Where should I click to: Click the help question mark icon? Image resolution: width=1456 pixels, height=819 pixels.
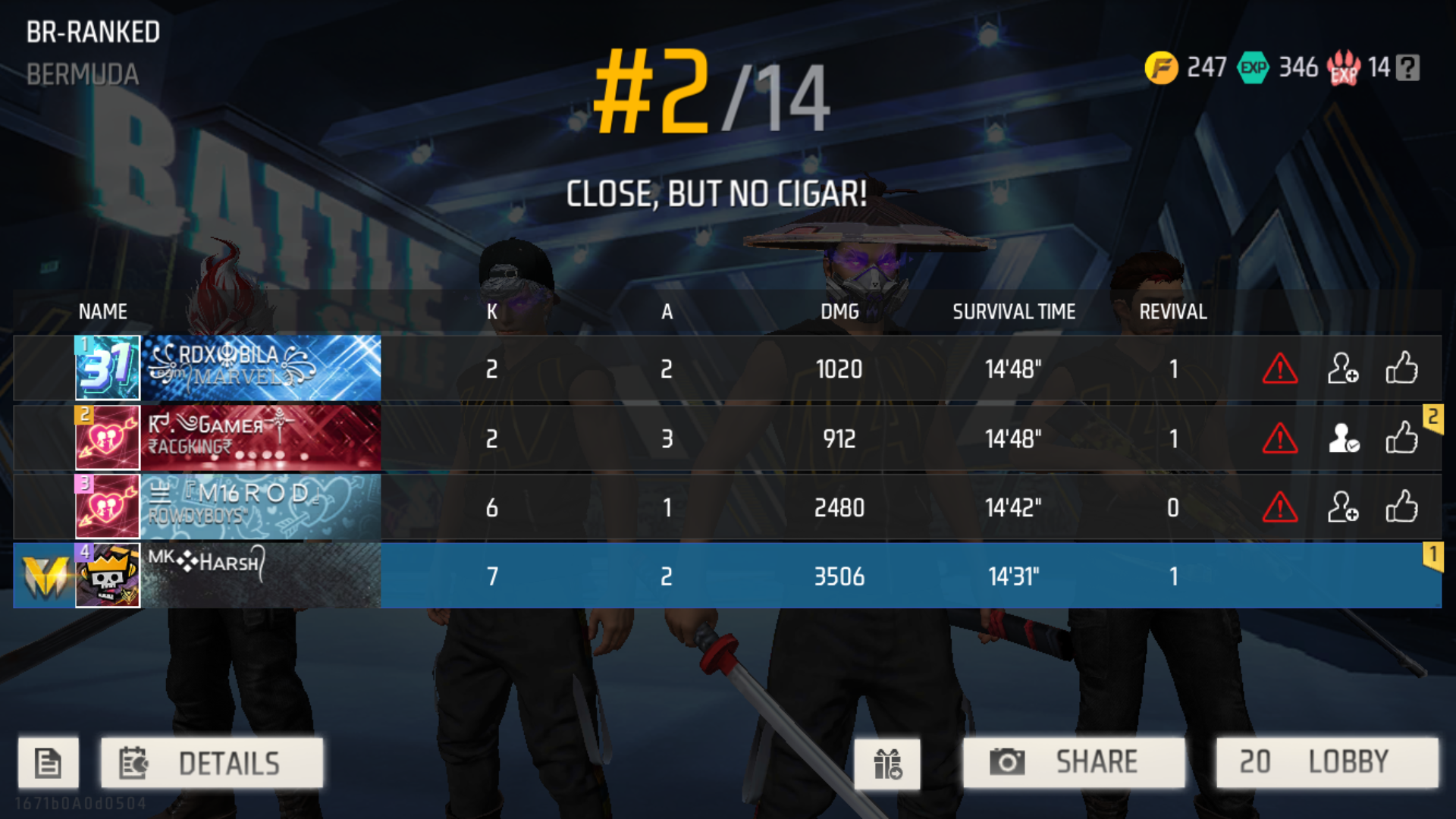tap(1408, 68)
